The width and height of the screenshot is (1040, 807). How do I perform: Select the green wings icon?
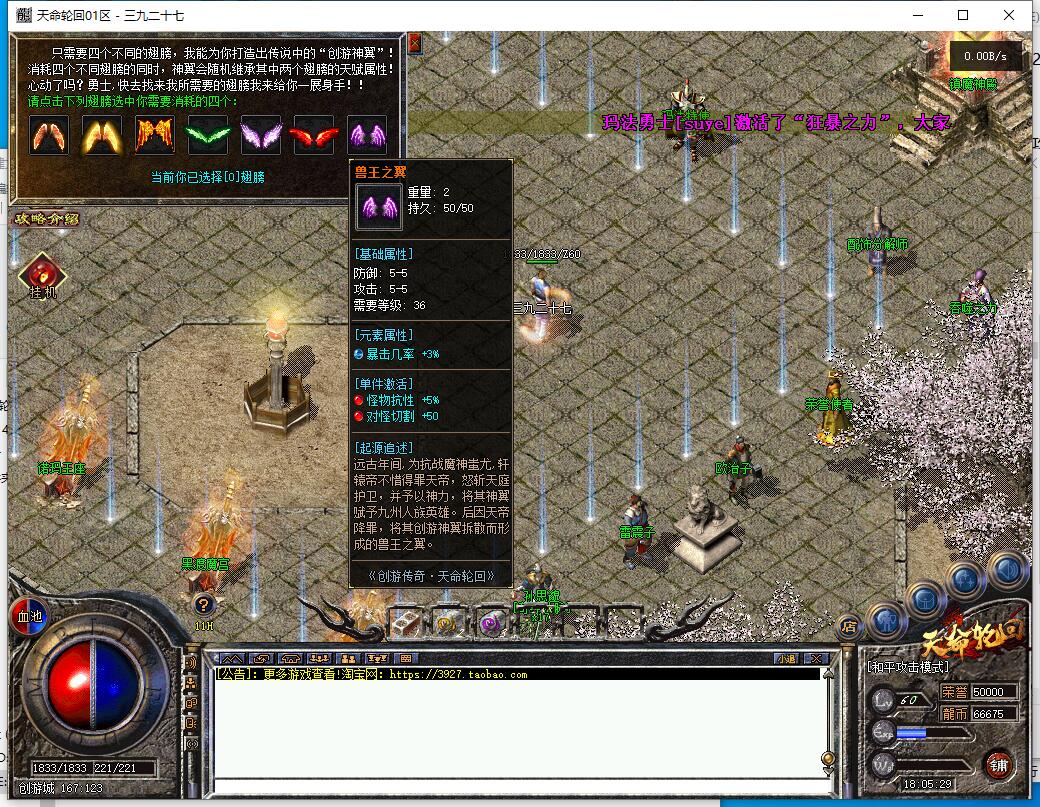[208, 135]
